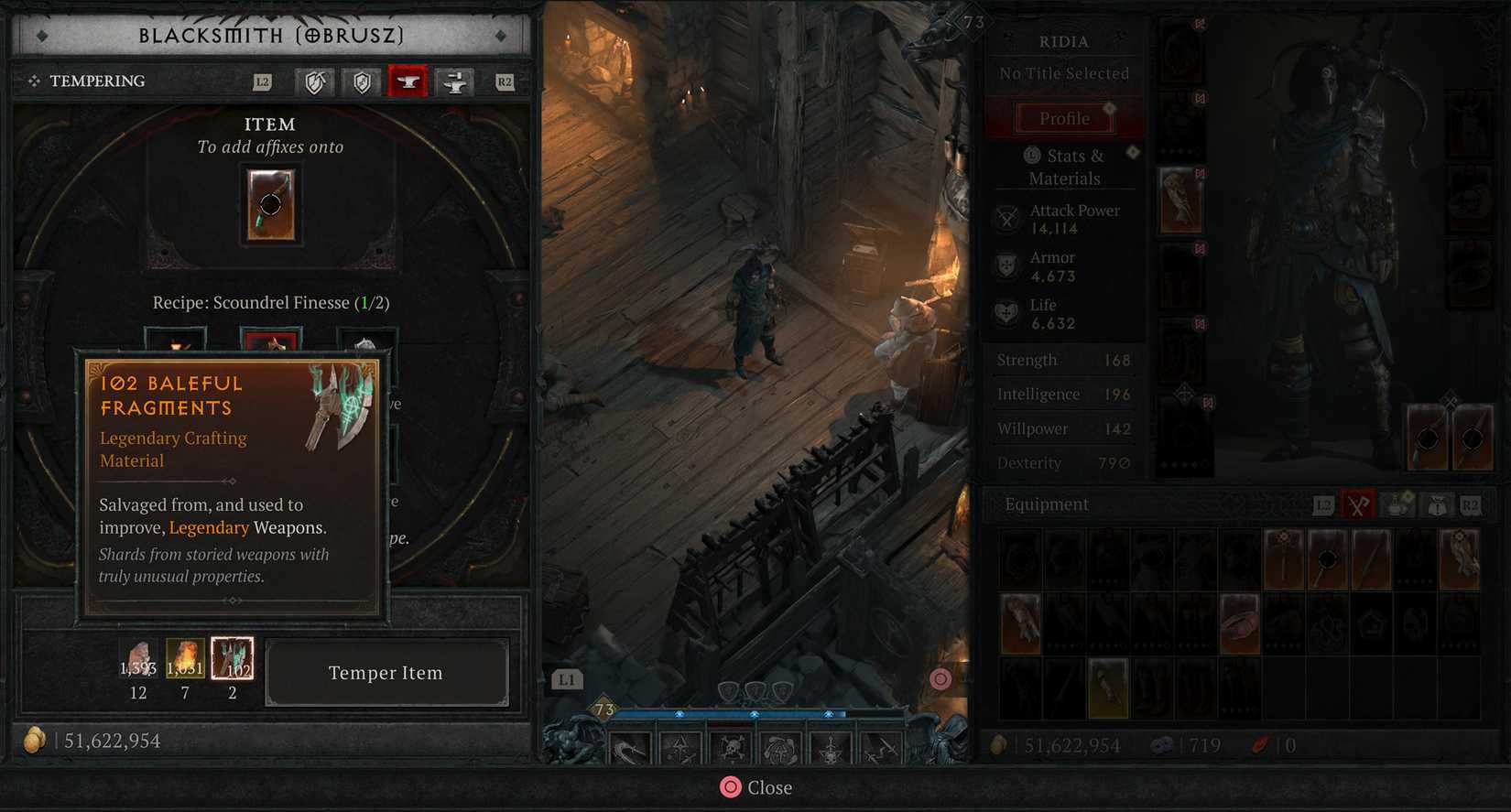Open the Tempering section header
1511x812 pixels.
point(98,81)
